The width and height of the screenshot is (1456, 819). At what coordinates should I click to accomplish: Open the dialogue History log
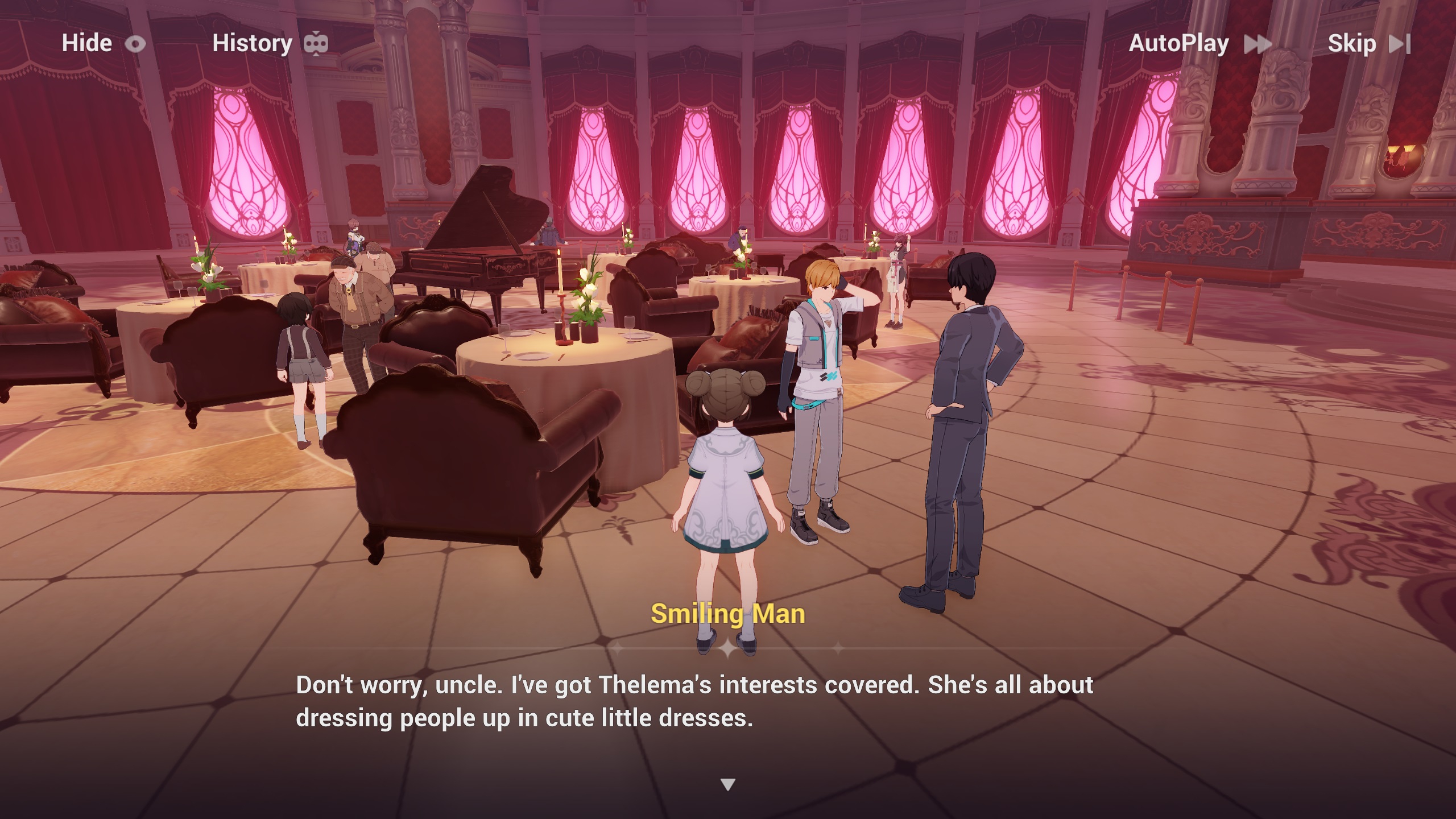click(x=270, y=43)
